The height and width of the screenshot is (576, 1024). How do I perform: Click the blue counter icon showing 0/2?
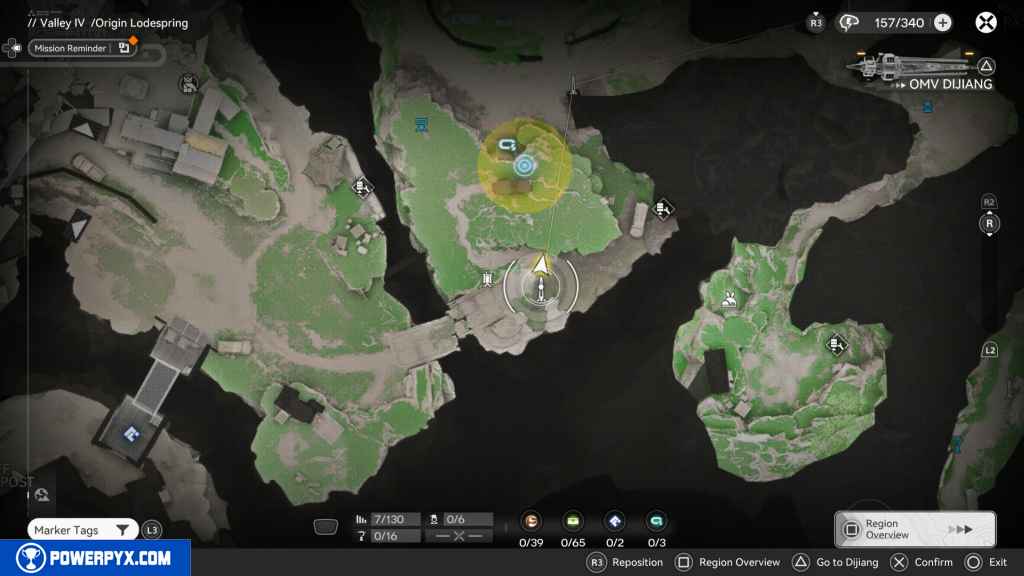(x=615, y=521)
